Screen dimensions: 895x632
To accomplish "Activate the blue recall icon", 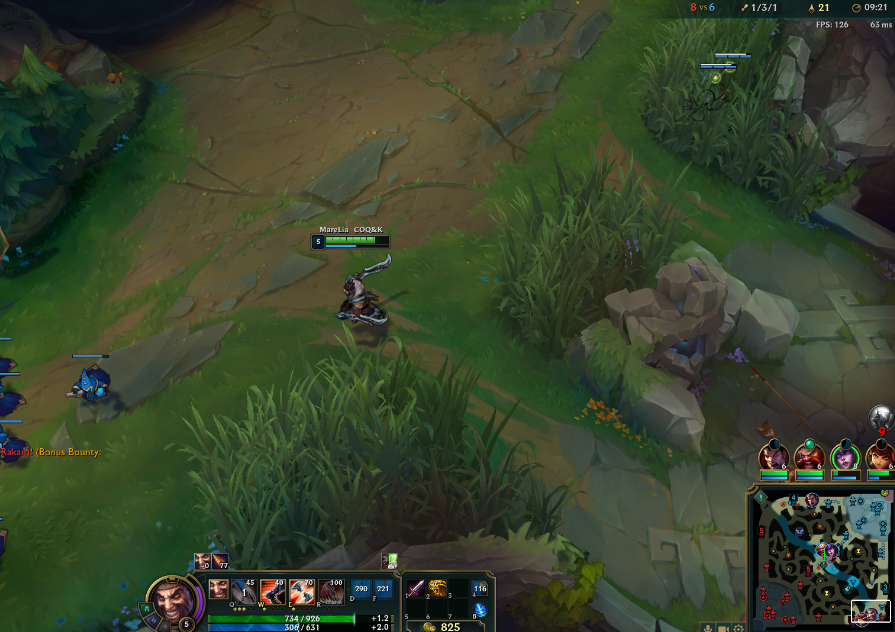I will pos(480,609).
